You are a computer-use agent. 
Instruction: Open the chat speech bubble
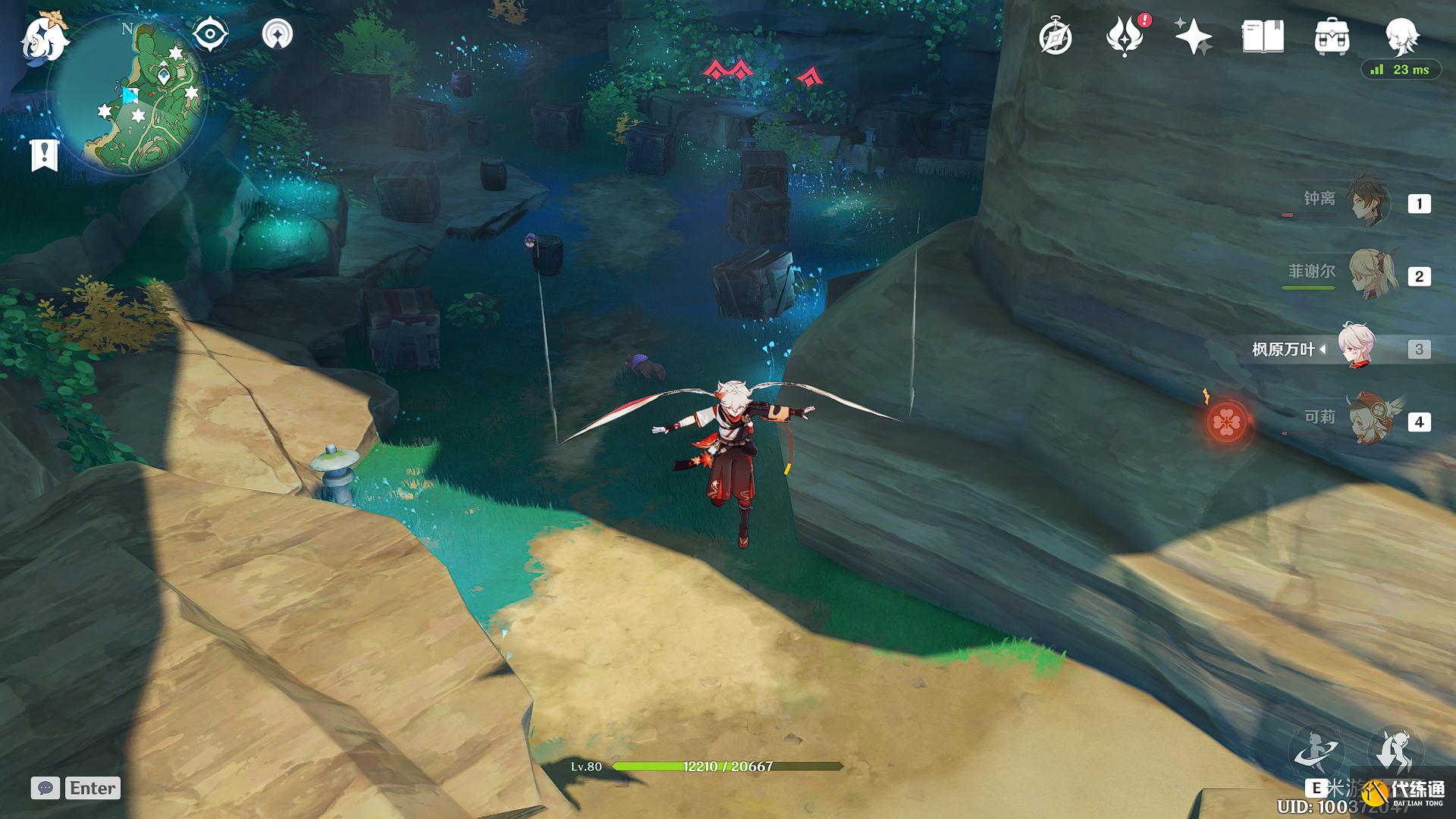pyautogui.click(x=45, y=788)
